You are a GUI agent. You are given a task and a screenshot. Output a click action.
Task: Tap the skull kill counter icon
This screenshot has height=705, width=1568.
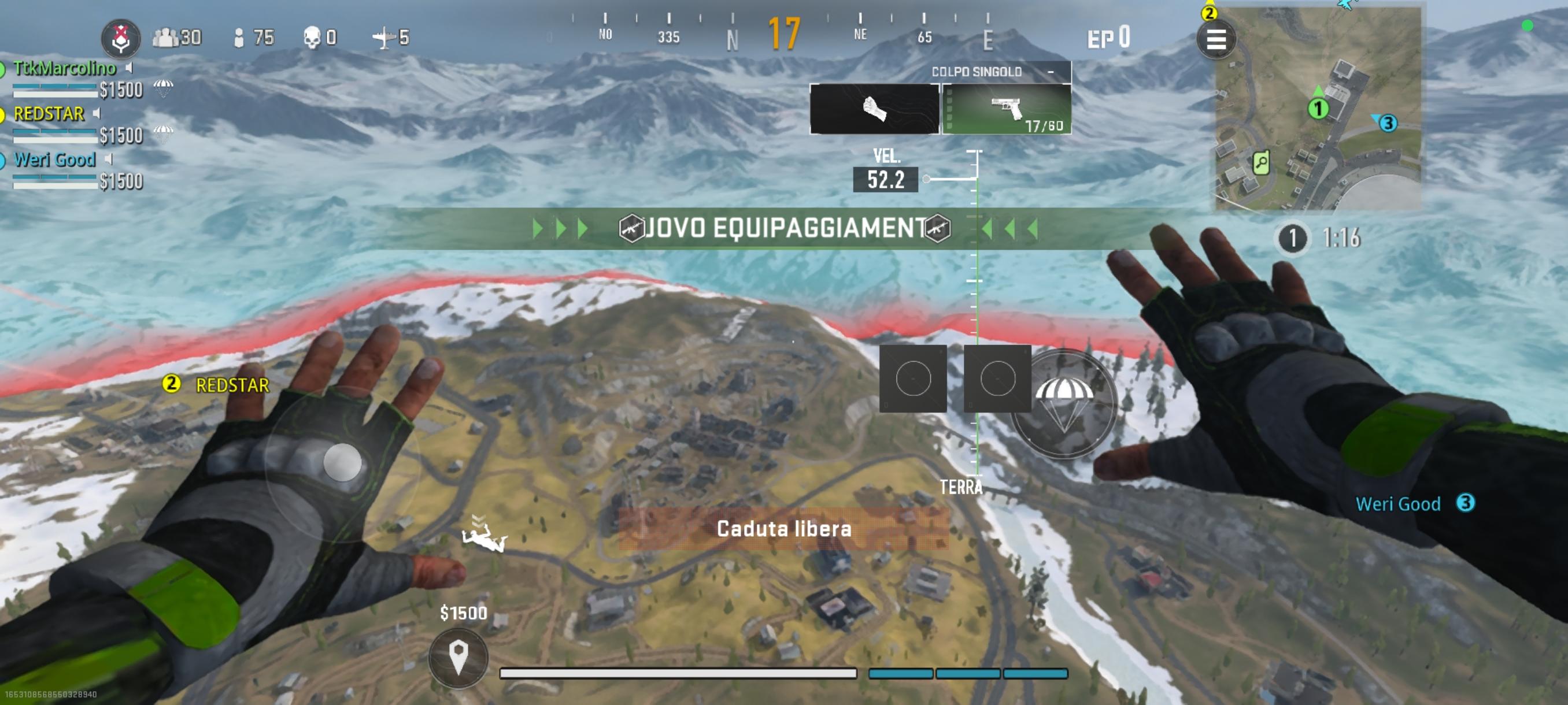pos(312,38)
